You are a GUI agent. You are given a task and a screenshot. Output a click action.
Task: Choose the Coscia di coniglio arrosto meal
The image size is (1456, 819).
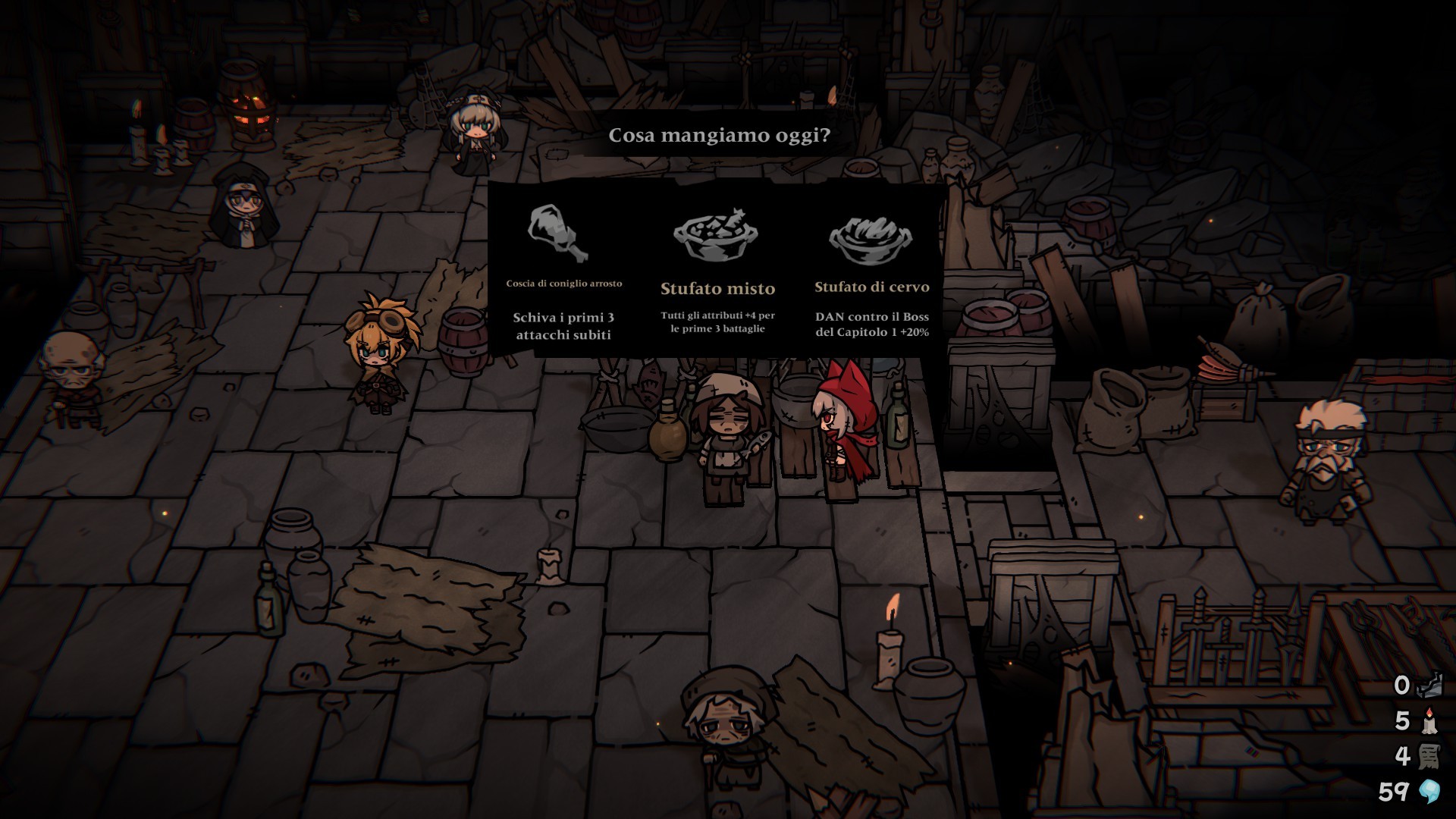pos(563,273)
